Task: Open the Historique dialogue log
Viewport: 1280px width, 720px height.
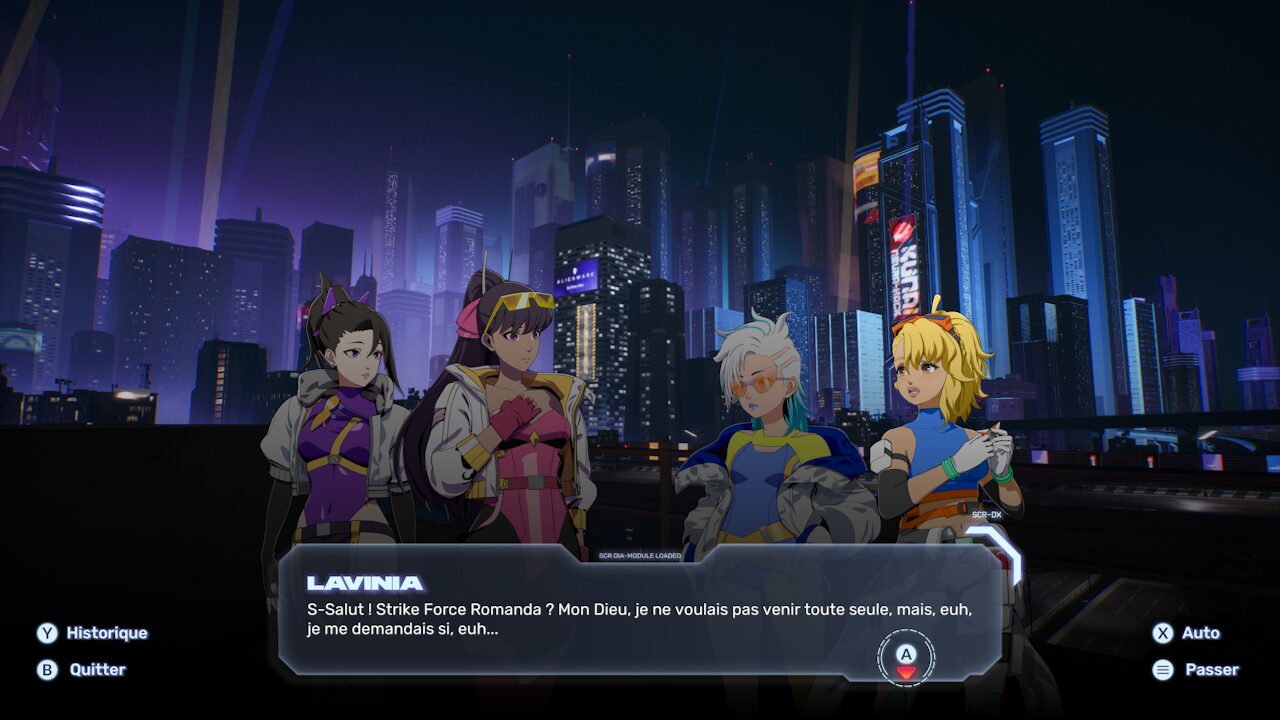Action: pos(92,633)
